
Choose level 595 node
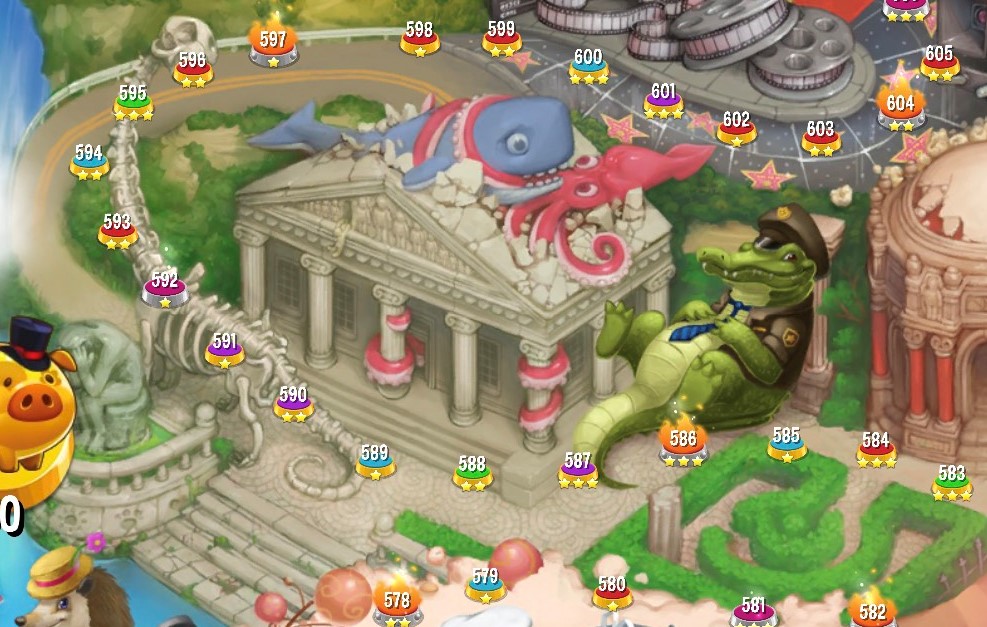[x=133, y=101]
